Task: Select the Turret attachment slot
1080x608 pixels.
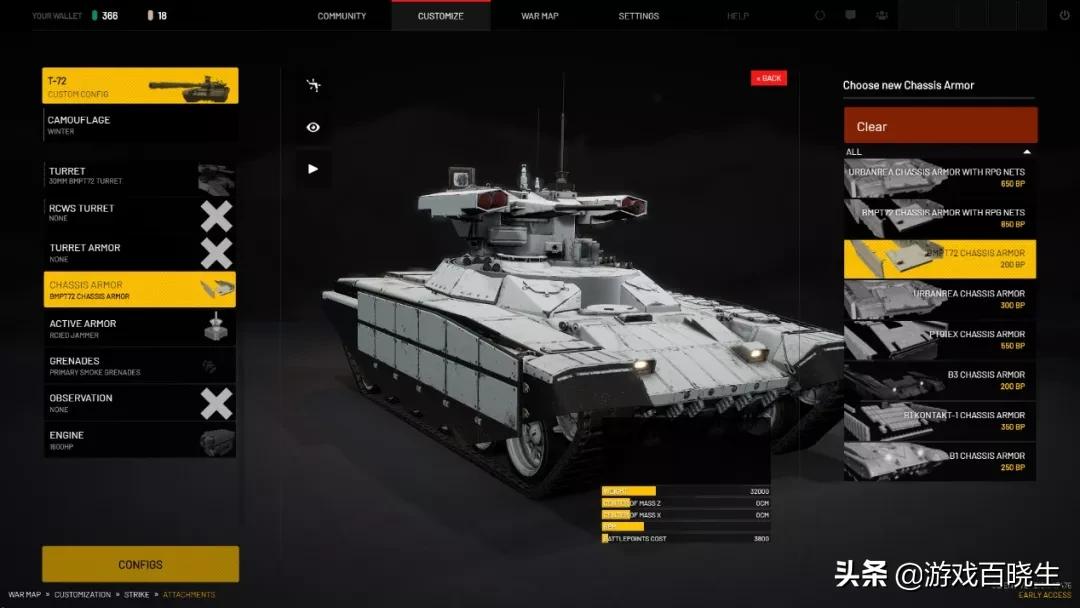Action: coord(140,176)
